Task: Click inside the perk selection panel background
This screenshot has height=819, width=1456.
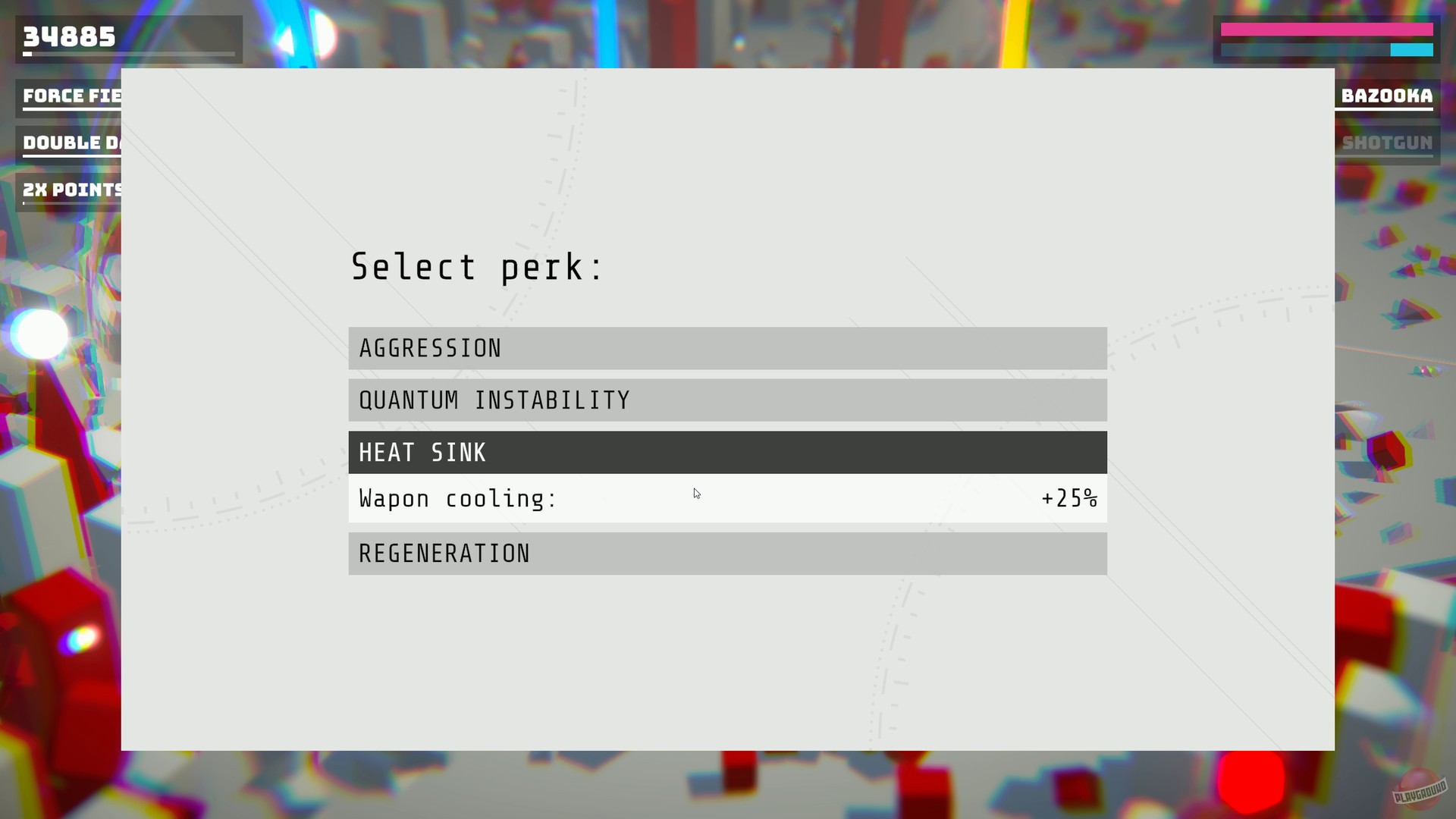Action: 726,667
